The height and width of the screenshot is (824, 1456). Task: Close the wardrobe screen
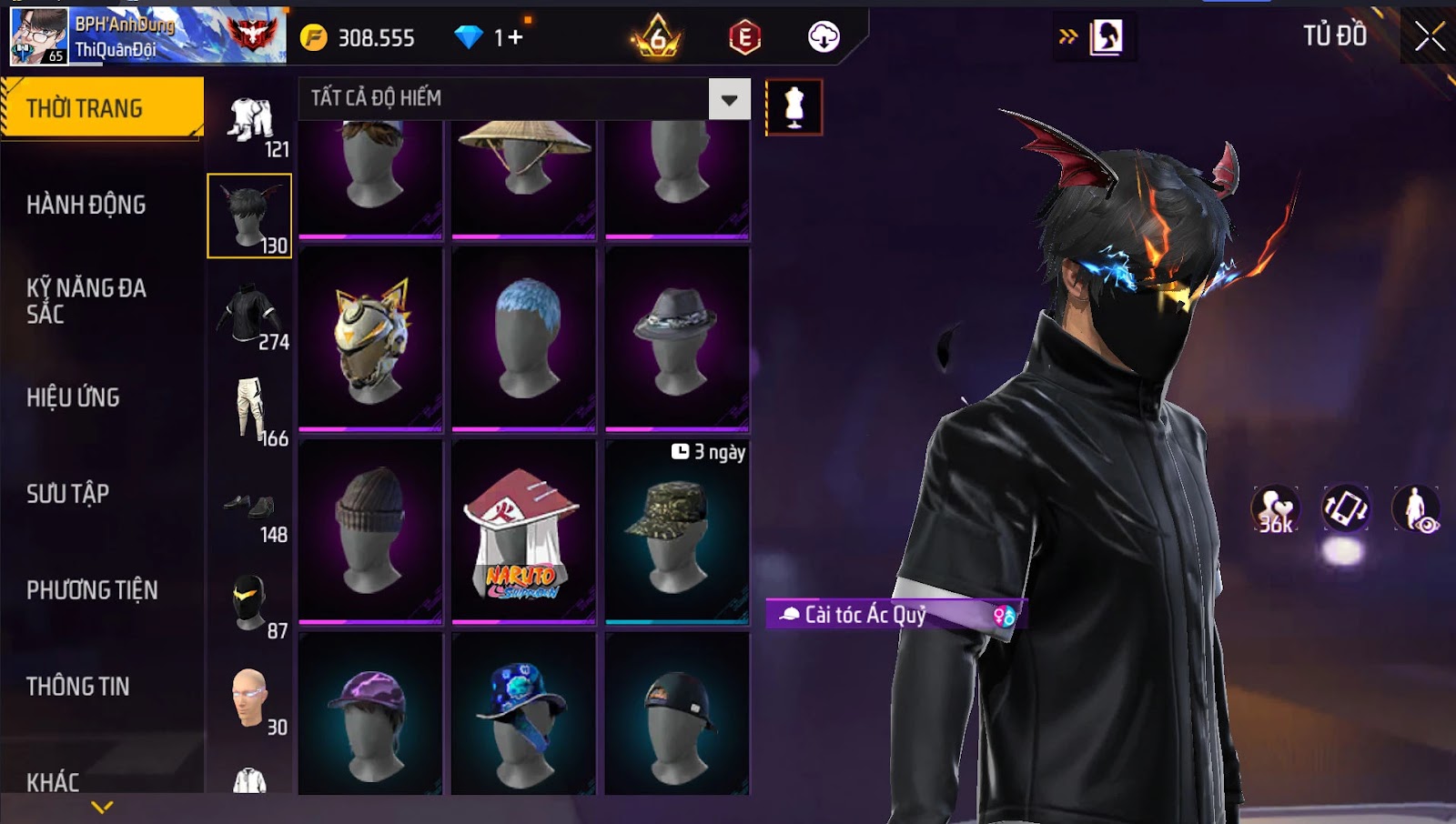(x=1429, y=37)
